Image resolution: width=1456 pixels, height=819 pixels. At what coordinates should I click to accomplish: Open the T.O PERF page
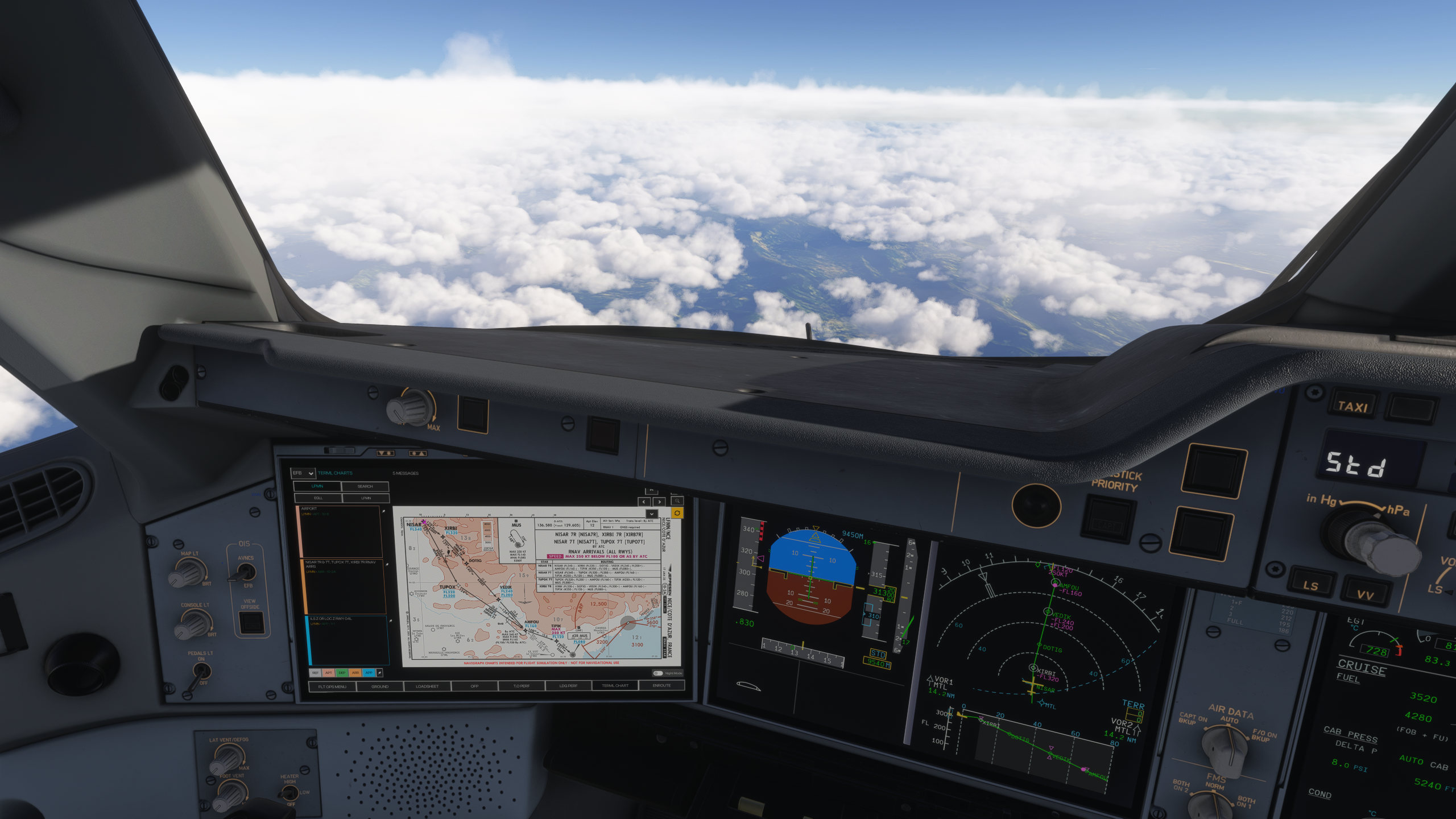(522, 686)
